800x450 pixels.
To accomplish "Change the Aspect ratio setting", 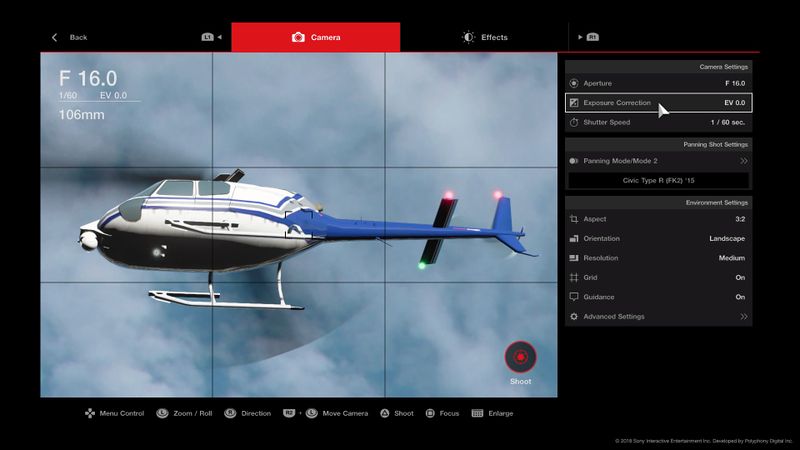I will (658, 219).
